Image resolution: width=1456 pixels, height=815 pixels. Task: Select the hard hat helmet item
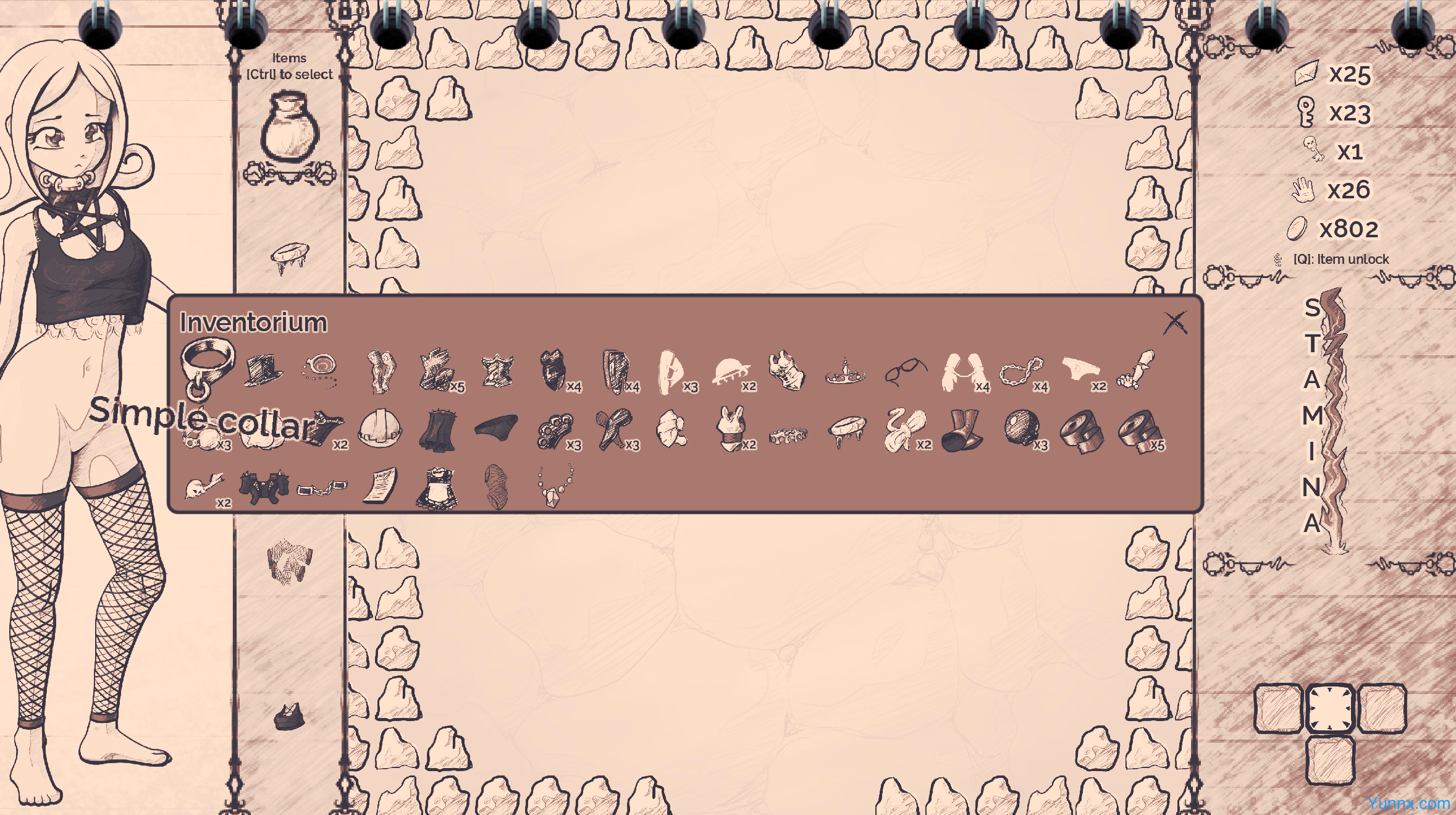click(x=379, y=428)
